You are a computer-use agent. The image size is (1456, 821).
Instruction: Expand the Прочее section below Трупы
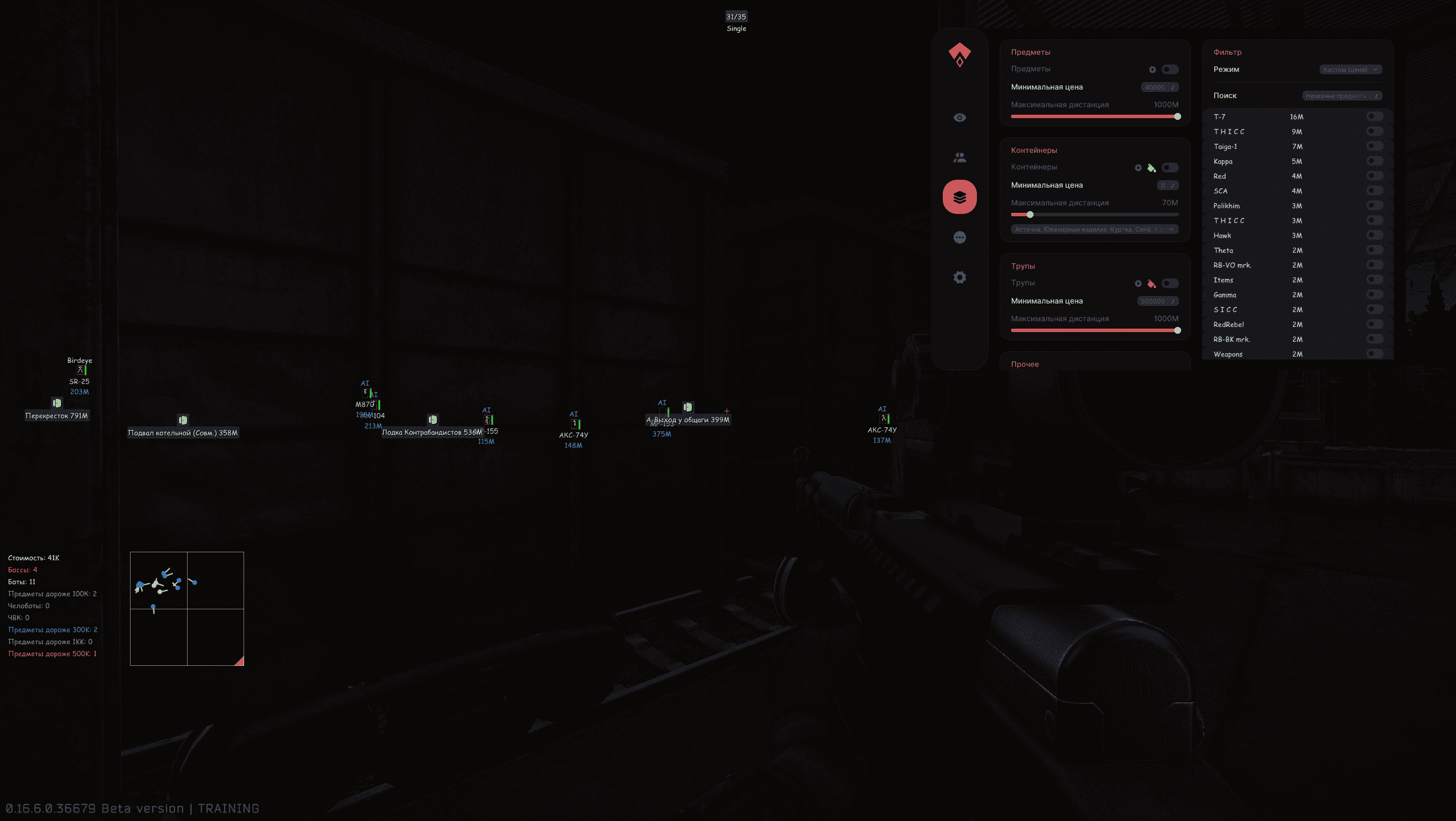point(1025,363)
